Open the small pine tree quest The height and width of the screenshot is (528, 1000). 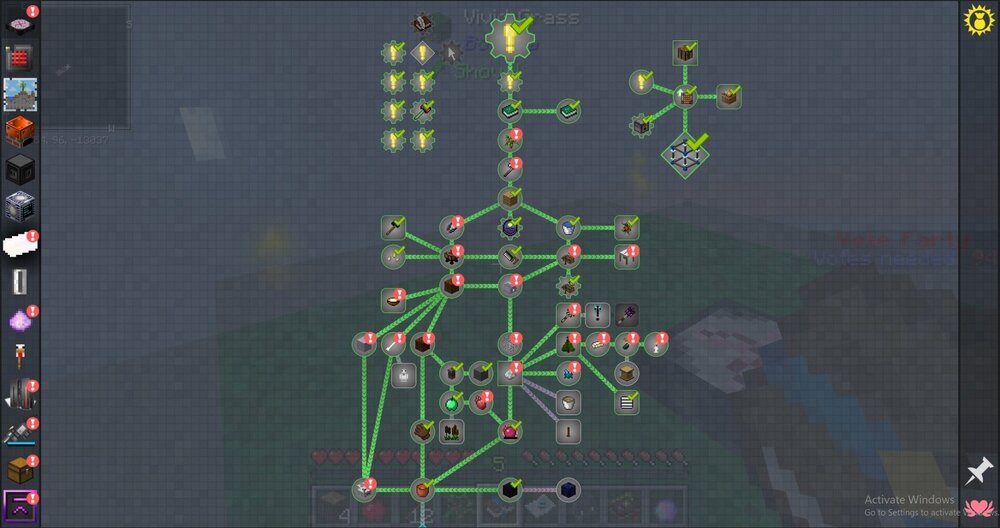[569, 345]
